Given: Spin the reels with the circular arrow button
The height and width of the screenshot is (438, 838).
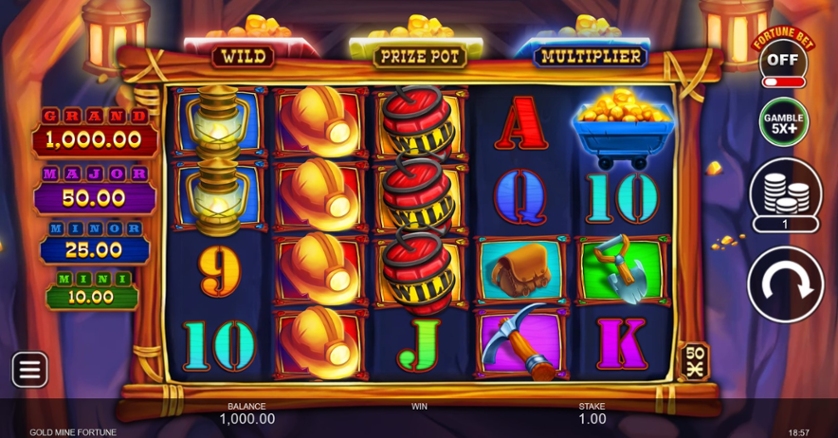Looking at the screenshot, I should 785,283.
